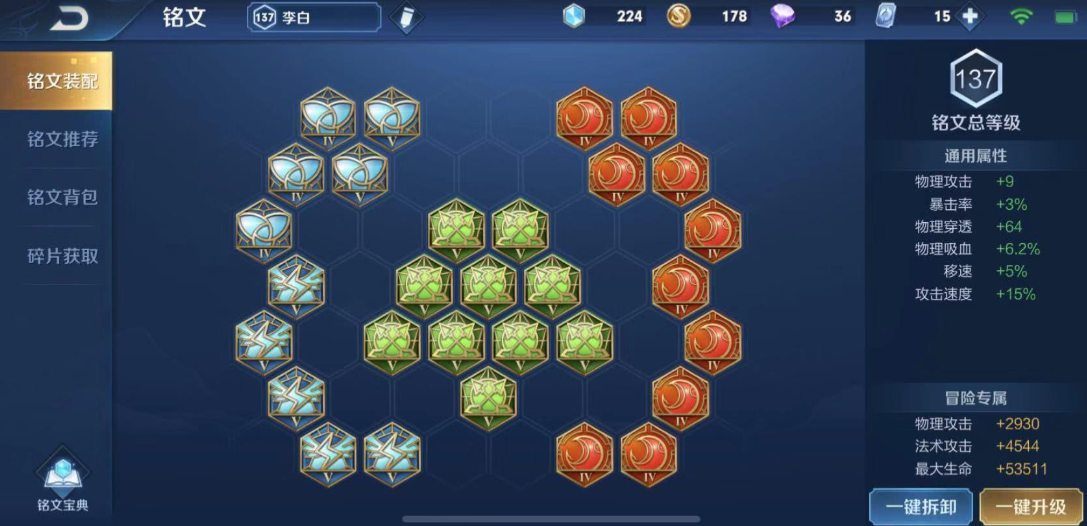Show the 铭文背包 tab
The image size is (1087, 526).
click(x=62, y=197)
